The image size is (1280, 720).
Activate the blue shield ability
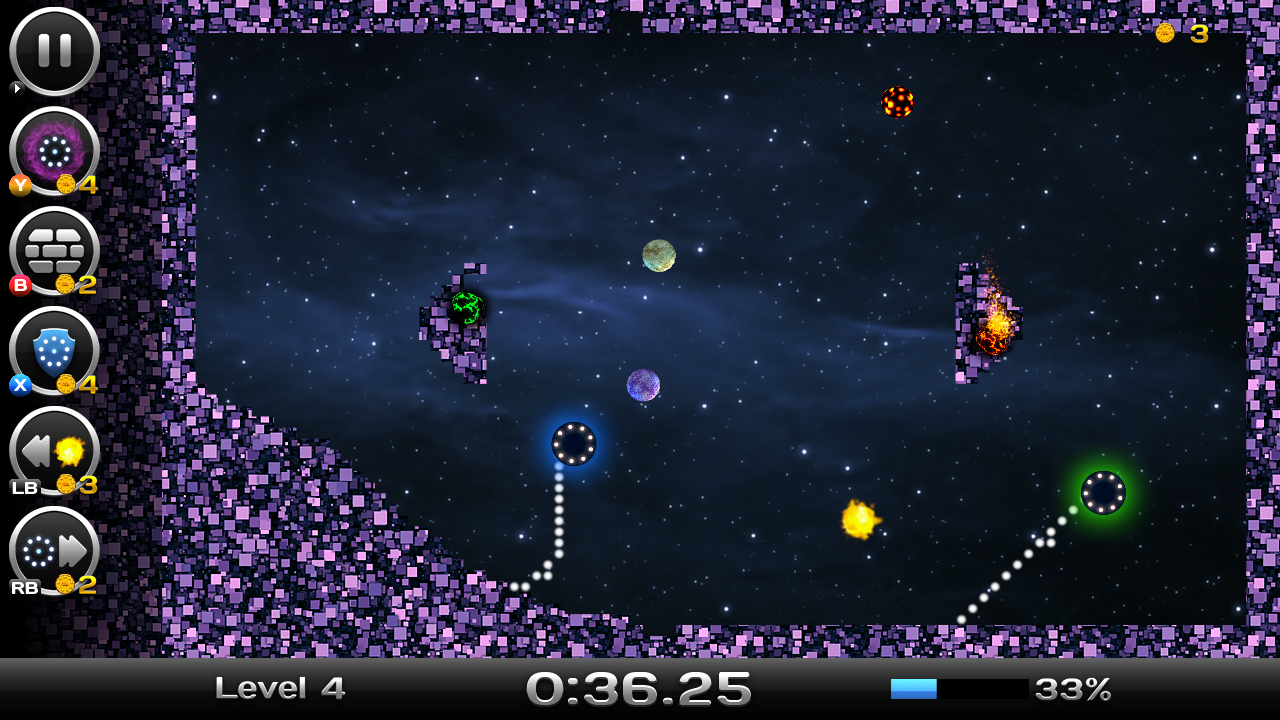coord(54,350)
